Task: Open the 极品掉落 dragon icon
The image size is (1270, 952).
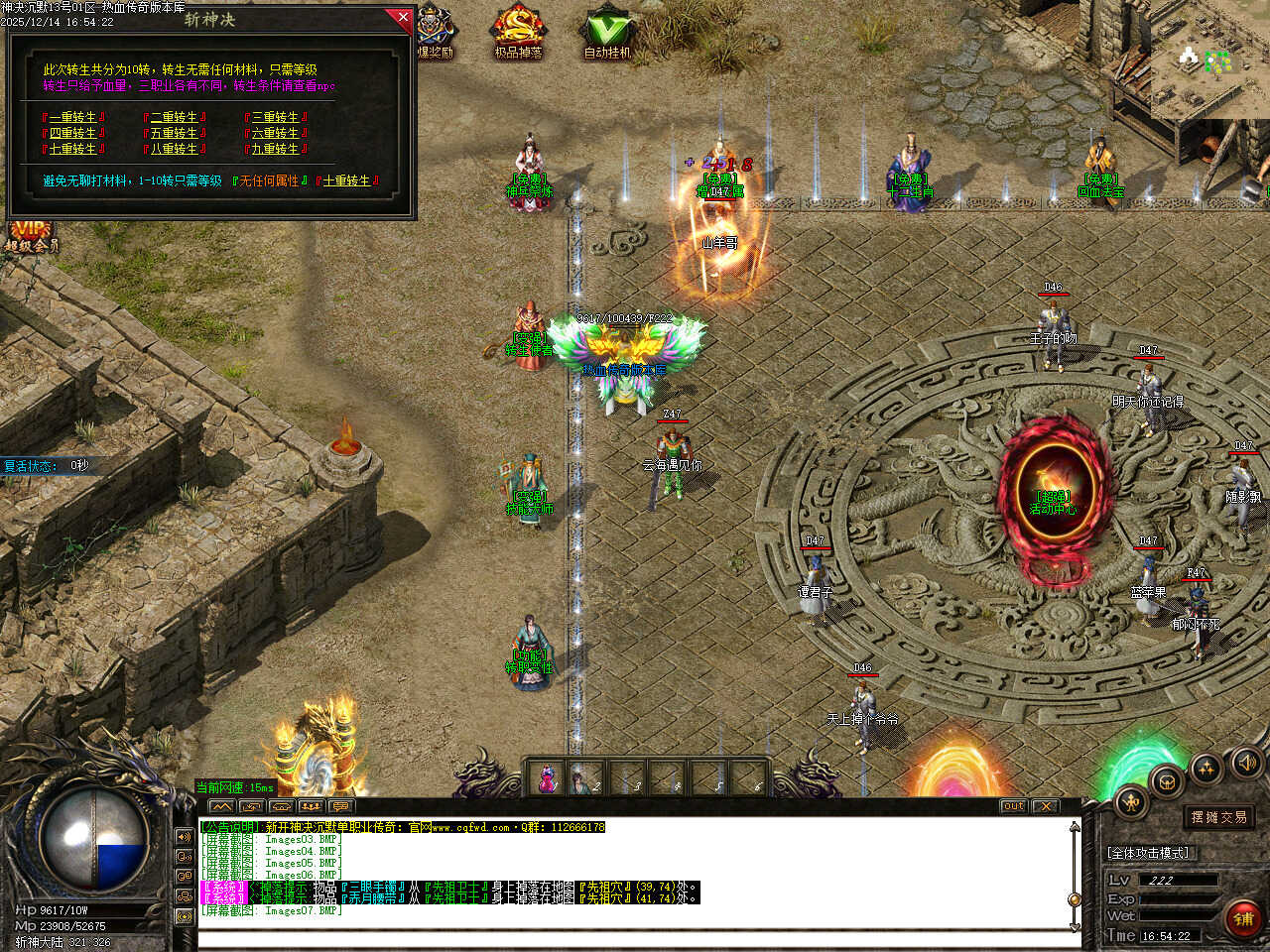Action: pyautogui.click(x=518, y=32)
